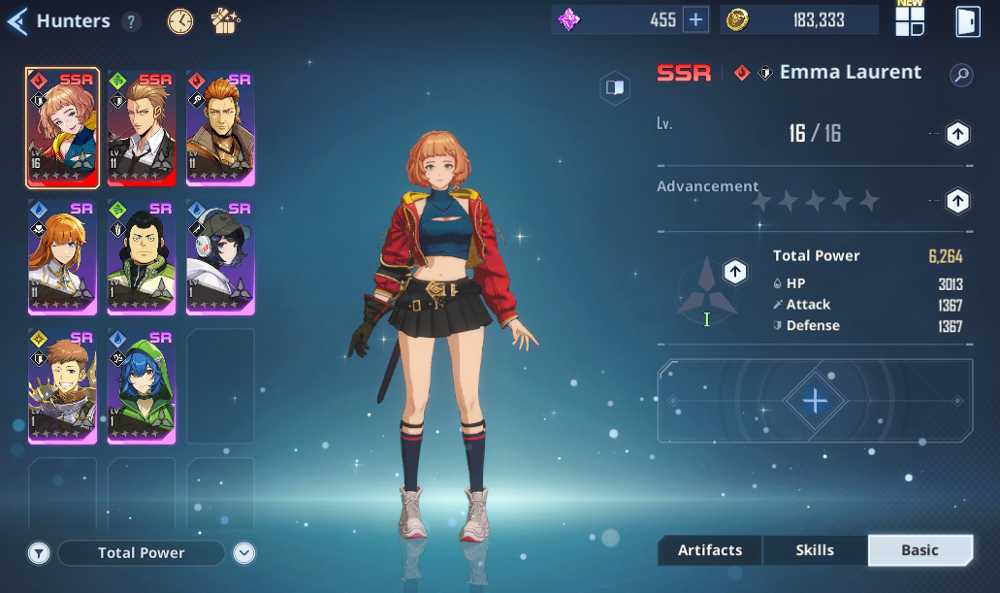Select the hunter with the white headphones
The width and height of the screenshot is (1000, 593).
tap(220, 257)
